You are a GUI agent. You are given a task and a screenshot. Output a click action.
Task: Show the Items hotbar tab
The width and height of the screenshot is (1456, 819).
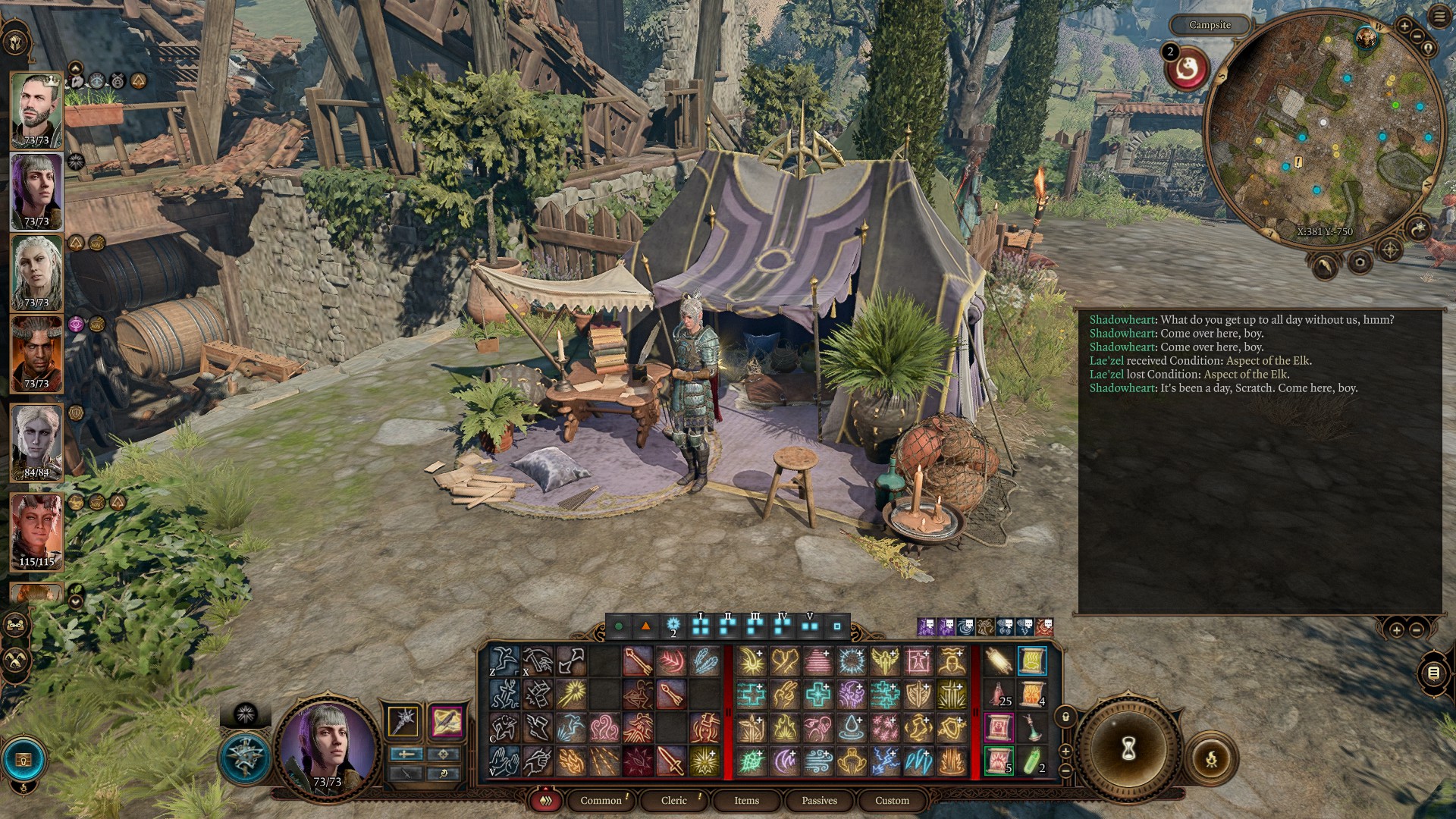746,800
